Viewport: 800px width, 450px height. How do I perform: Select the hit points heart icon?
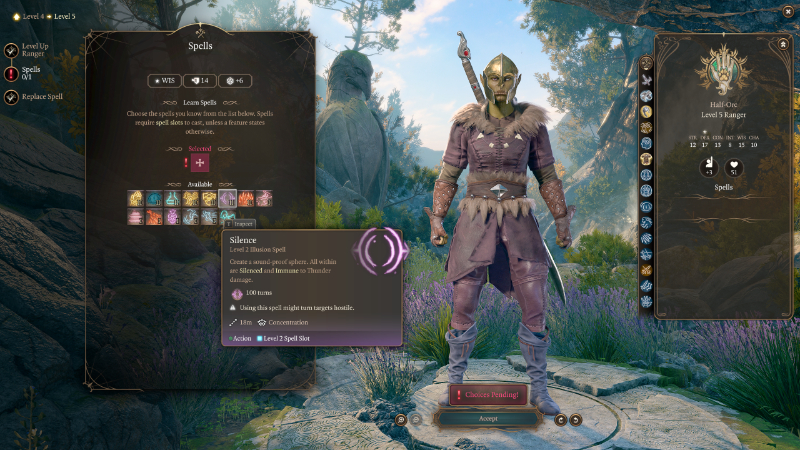[733, 167]
